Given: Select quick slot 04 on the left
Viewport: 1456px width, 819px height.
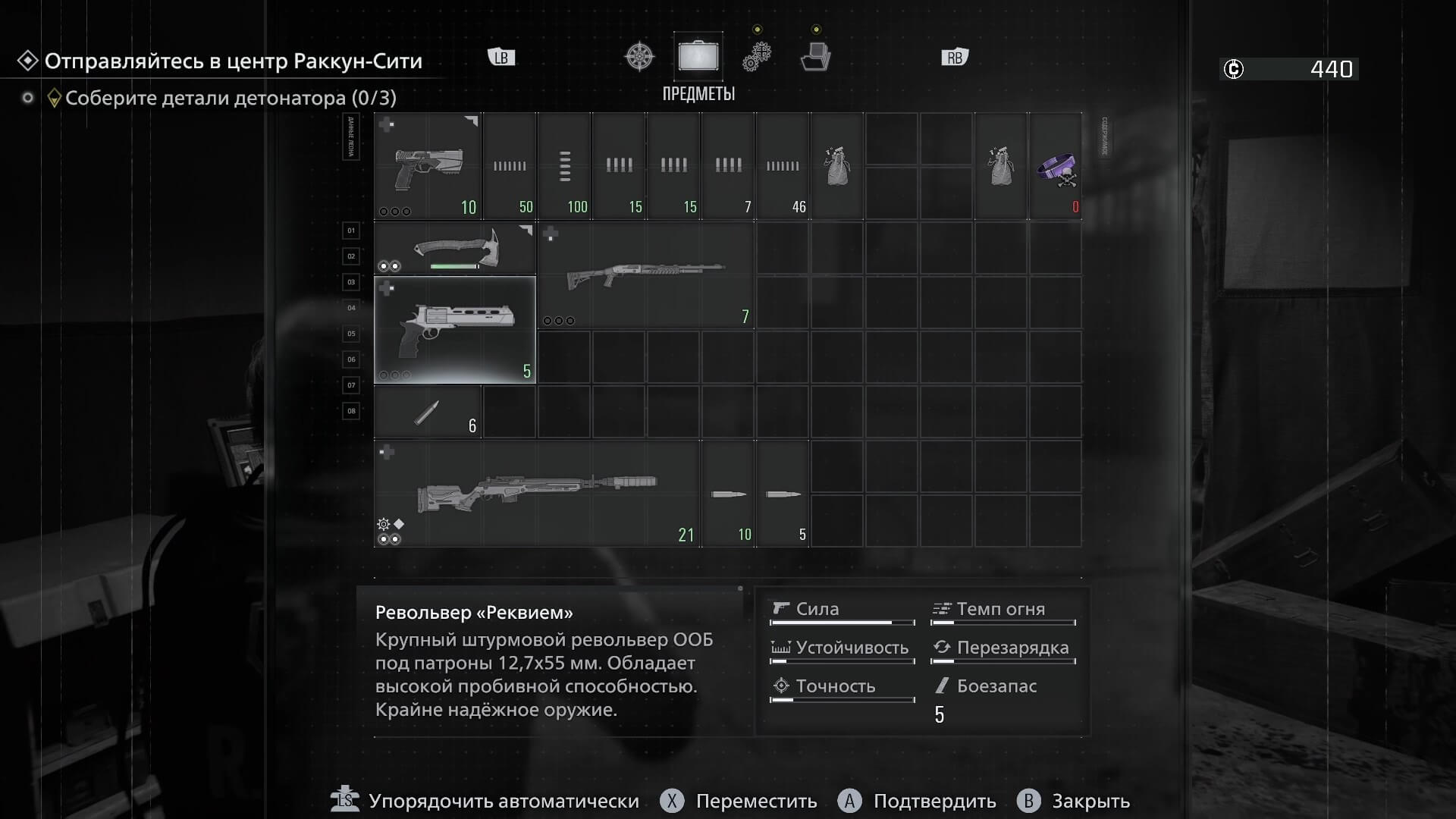Looking at the screenshot, I should 351,308.
